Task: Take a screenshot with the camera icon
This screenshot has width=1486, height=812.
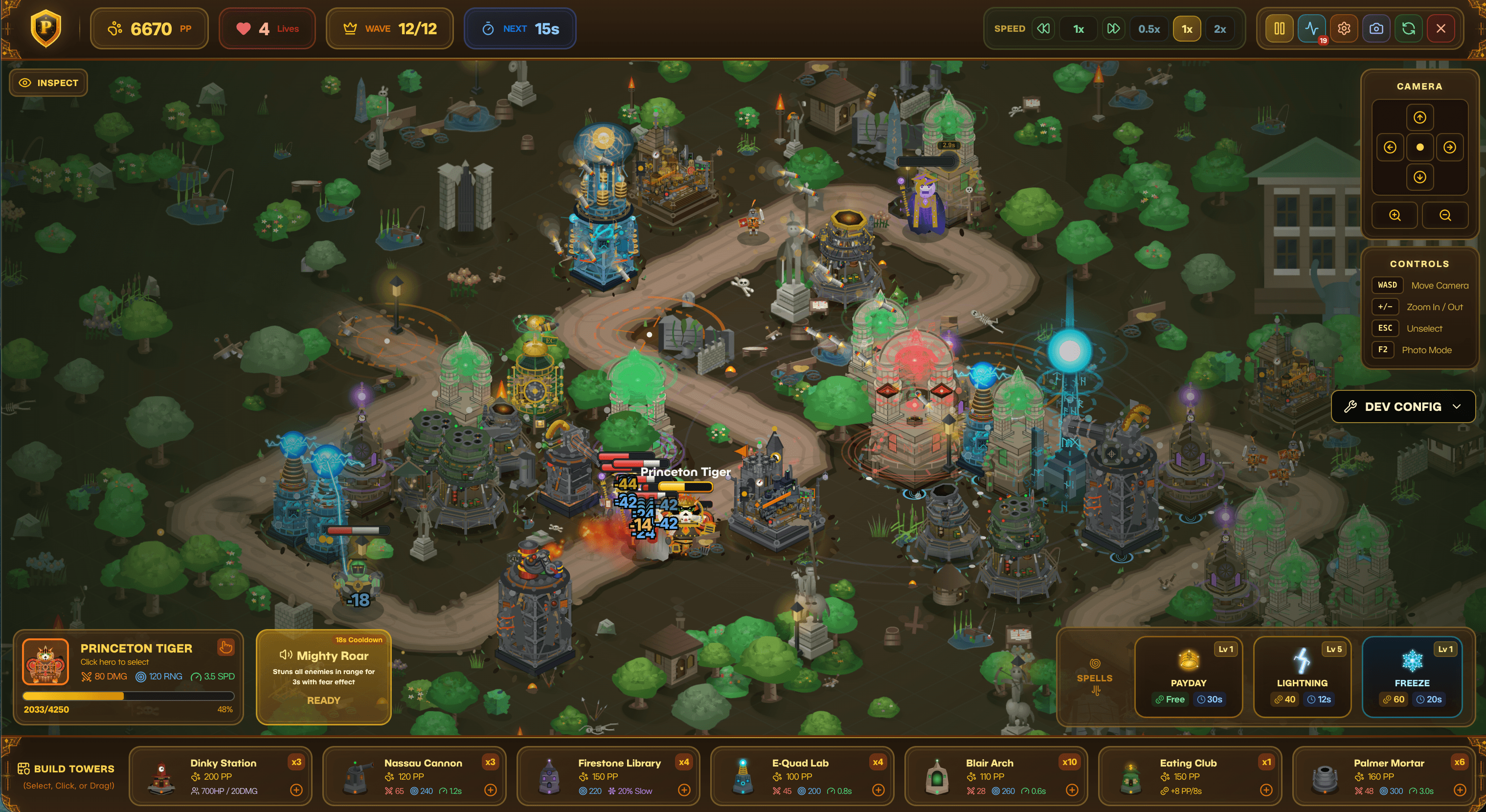Action: 1376,29
